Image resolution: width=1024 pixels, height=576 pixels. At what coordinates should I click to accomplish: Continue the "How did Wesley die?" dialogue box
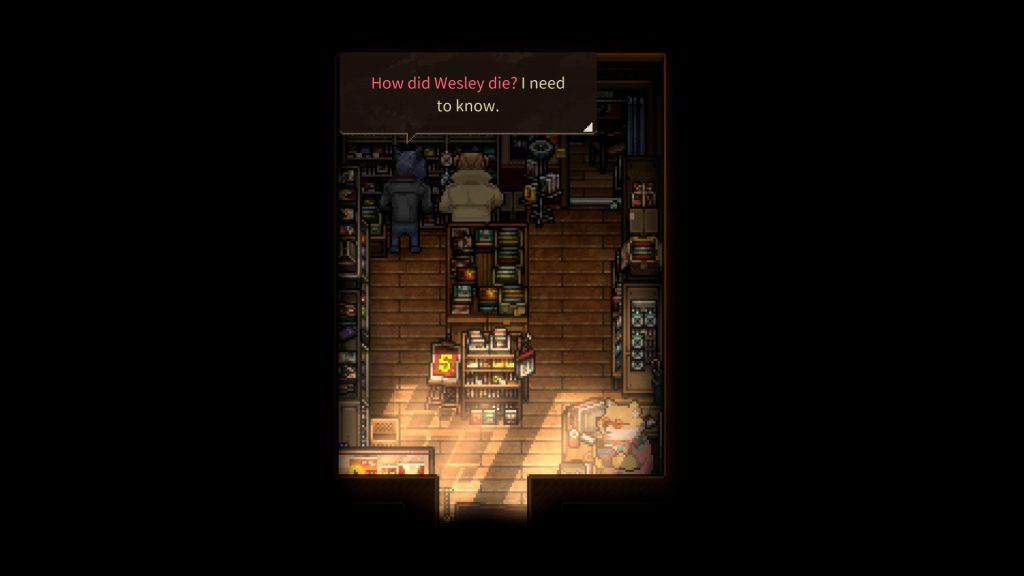point(468,94)
